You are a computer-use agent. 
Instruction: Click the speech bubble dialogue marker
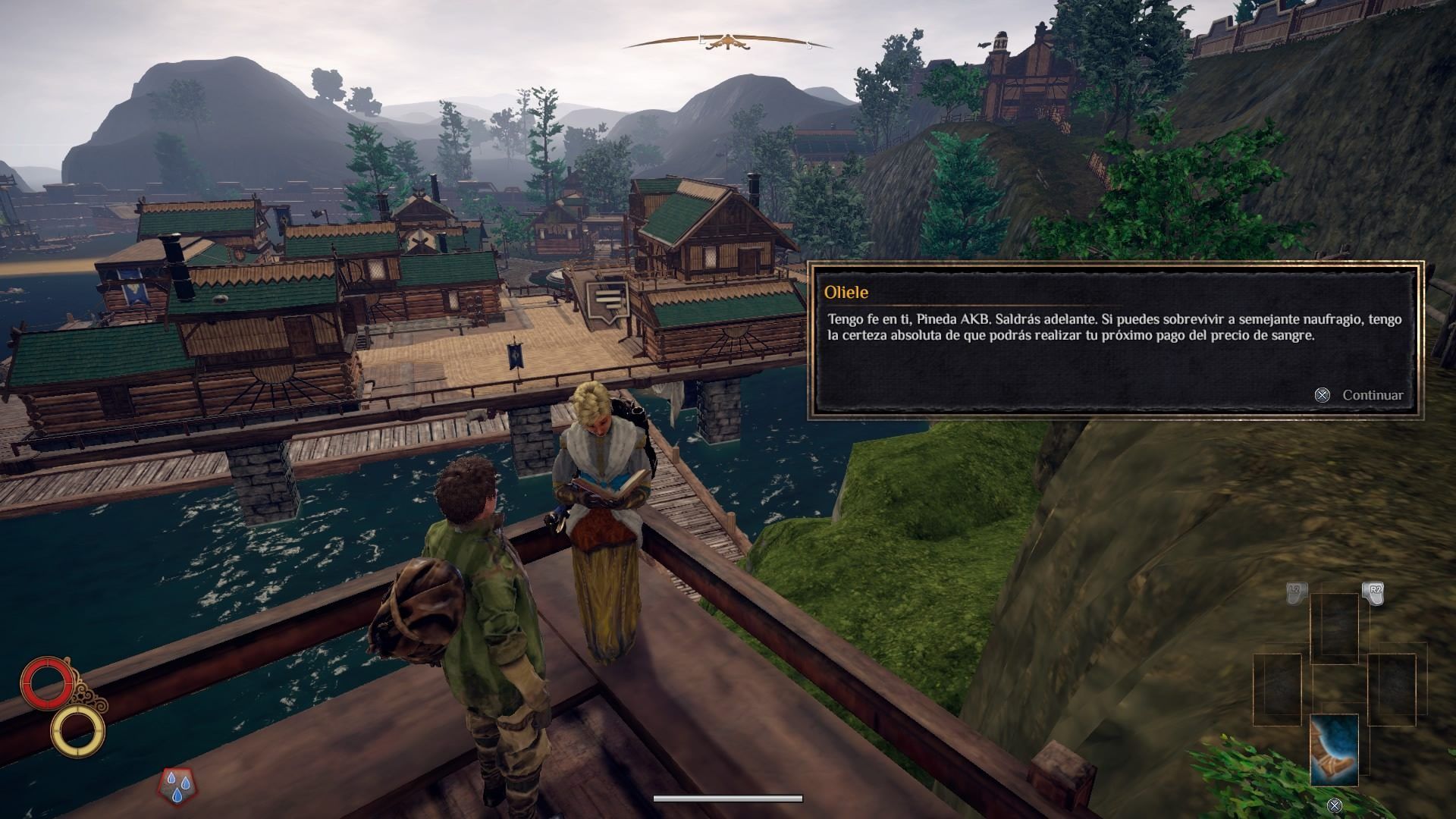607,300
